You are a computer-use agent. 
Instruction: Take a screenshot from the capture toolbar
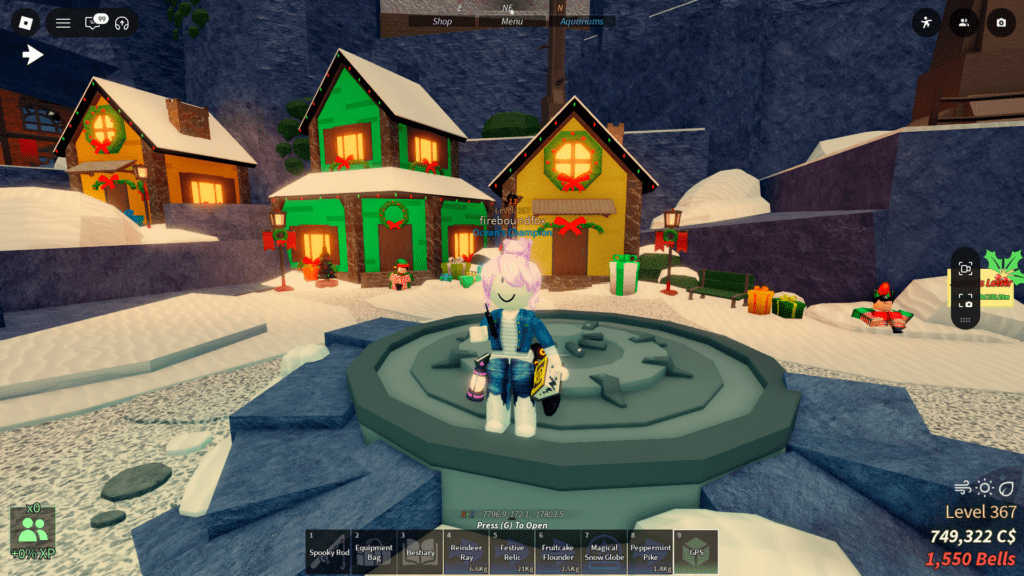(x=965, y=299)
